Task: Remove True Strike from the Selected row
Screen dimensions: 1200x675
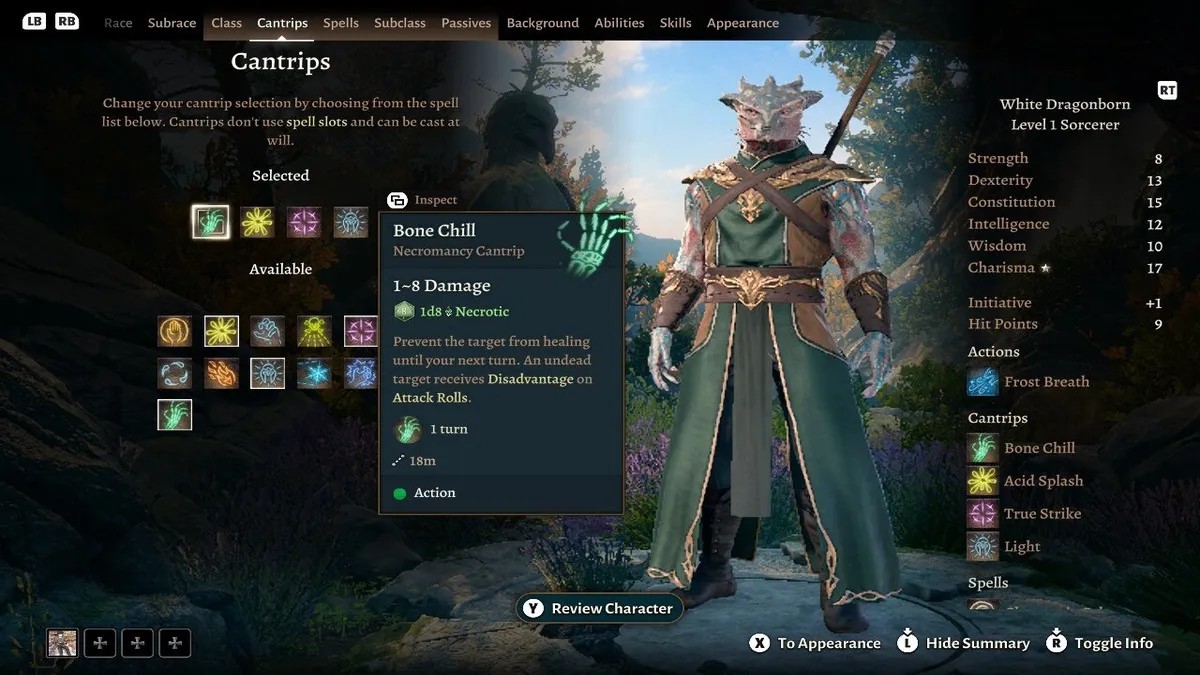Action: pos(304,222)
